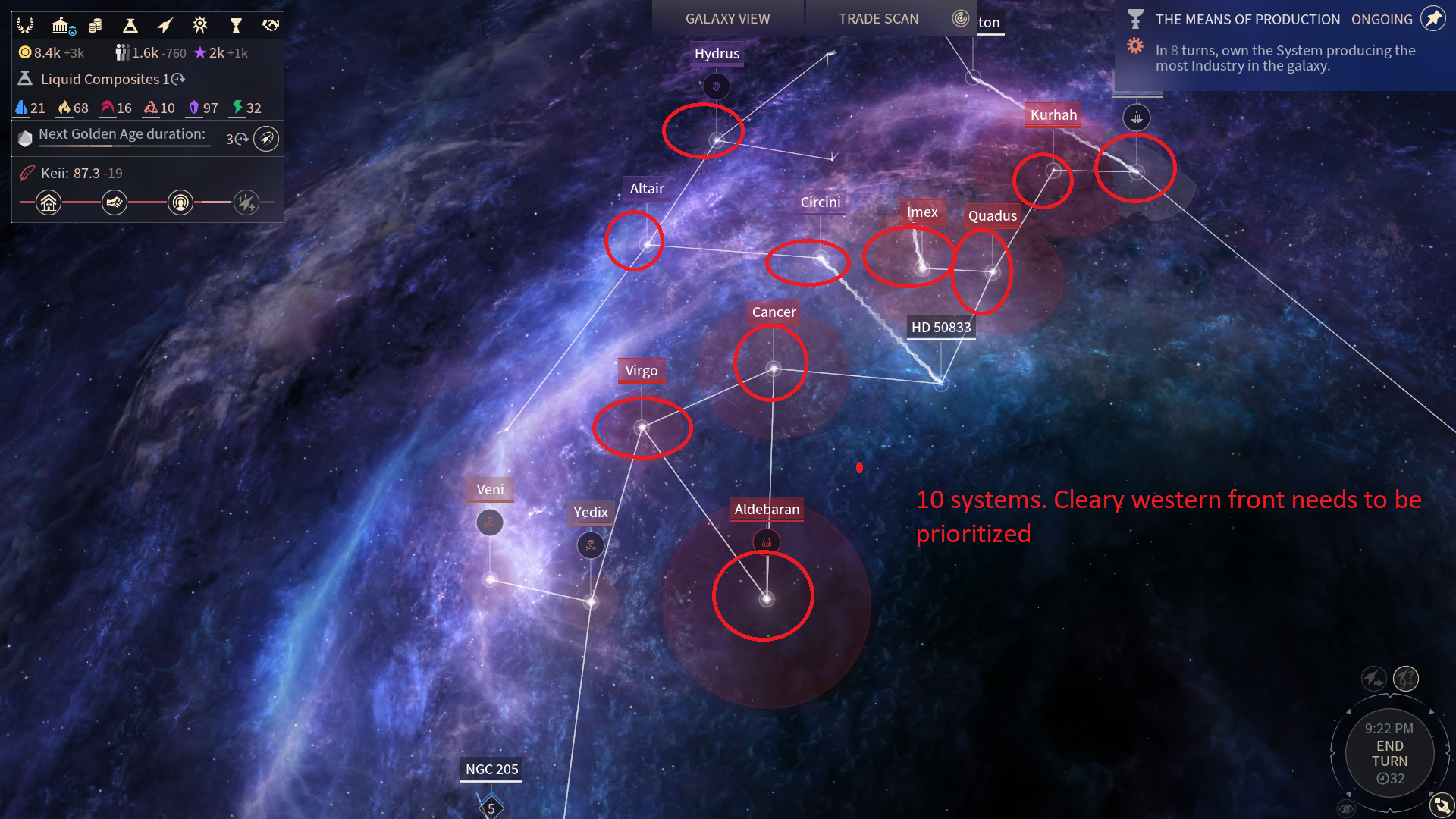
Task: Open the victory trophy screen
Action: tap(236, 26)
